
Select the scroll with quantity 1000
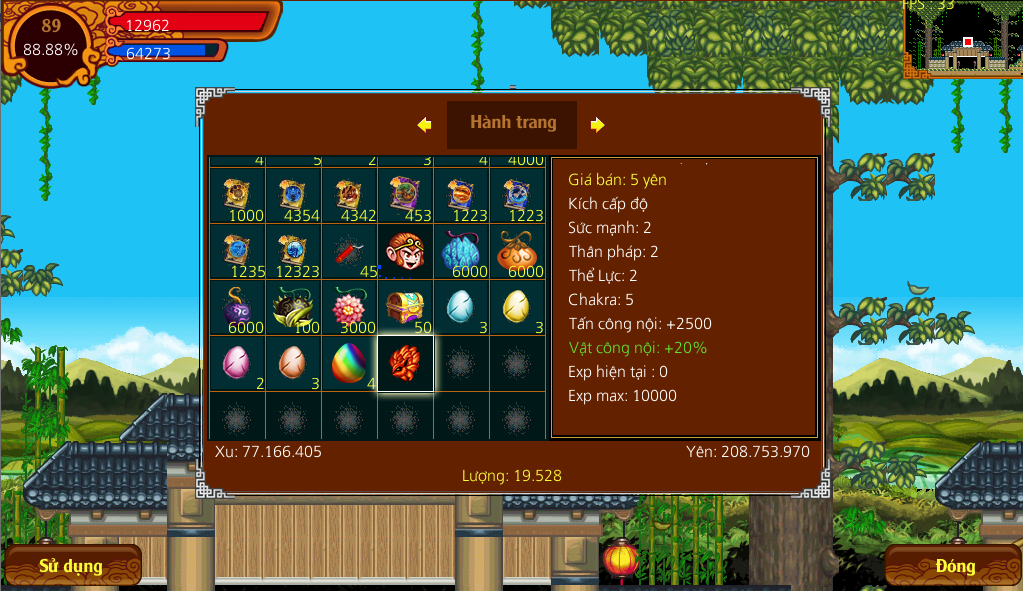click(237, 194)
